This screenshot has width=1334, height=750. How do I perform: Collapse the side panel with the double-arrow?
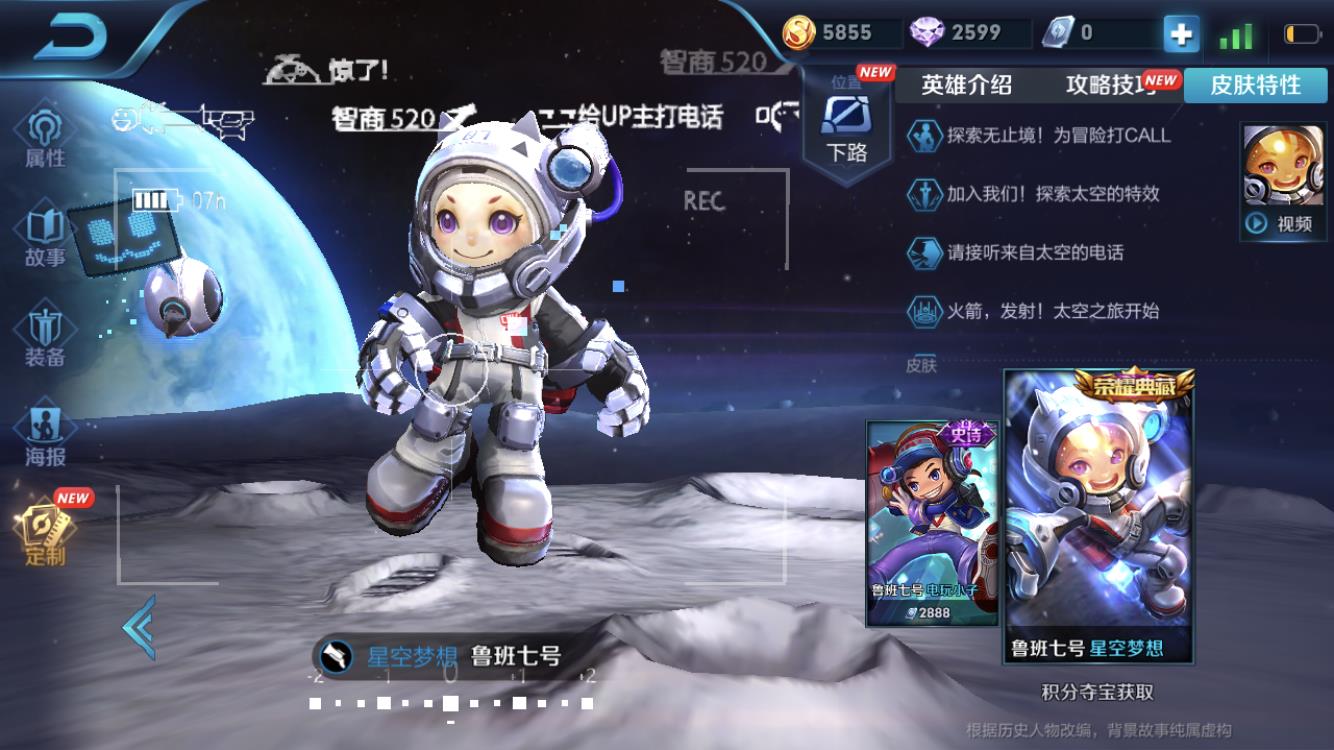point(139,627)
